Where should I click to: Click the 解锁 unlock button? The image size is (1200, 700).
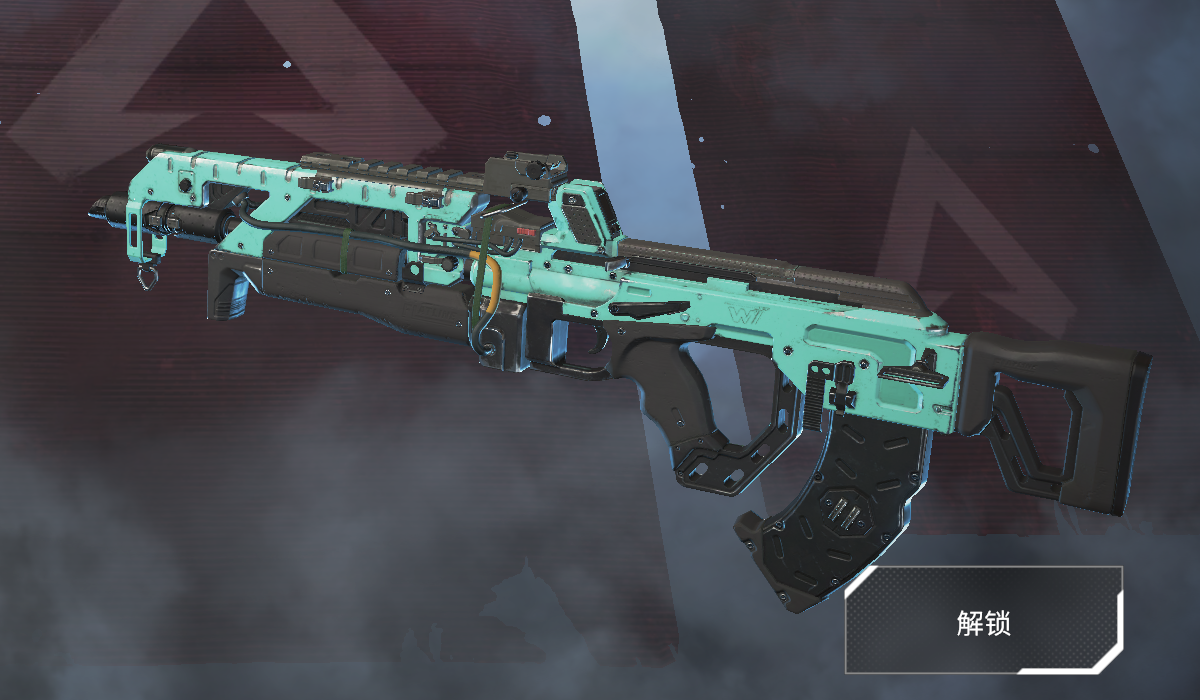(984, 620)
